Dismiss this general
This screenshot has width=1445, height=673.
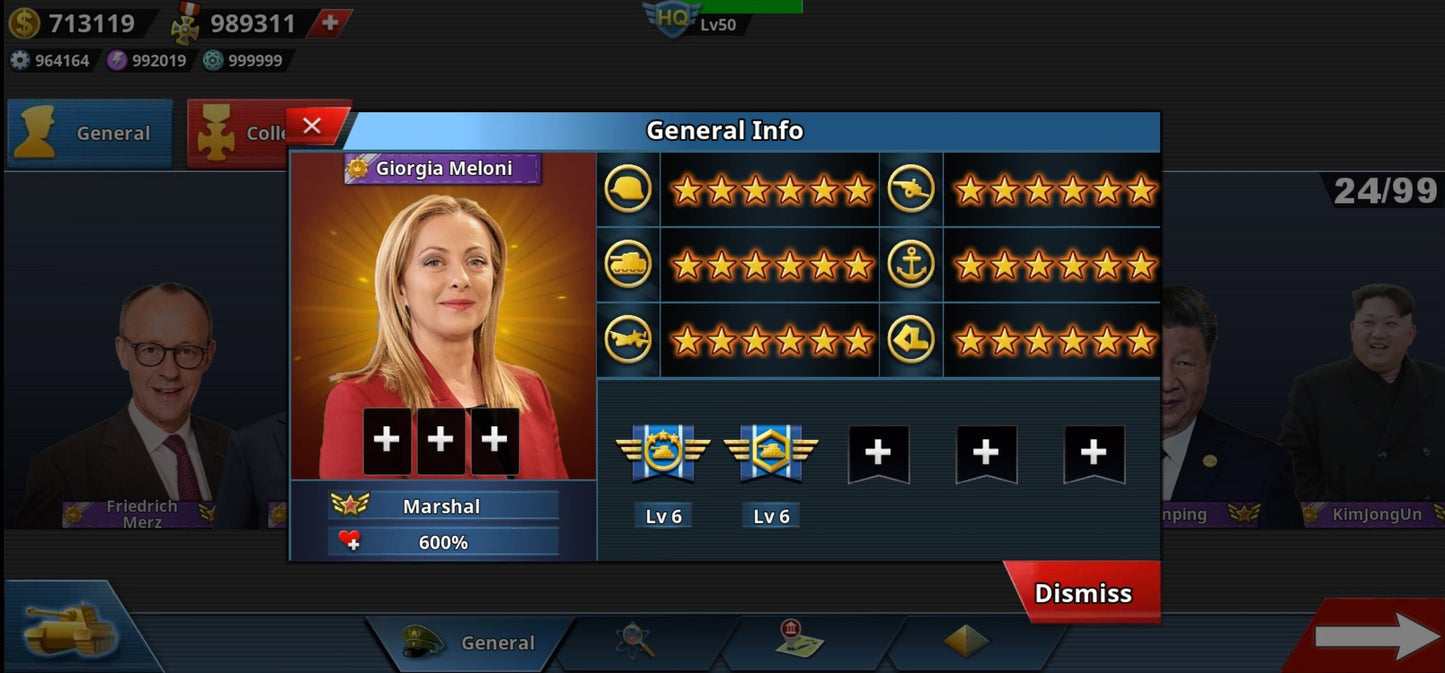point(1083,593)
